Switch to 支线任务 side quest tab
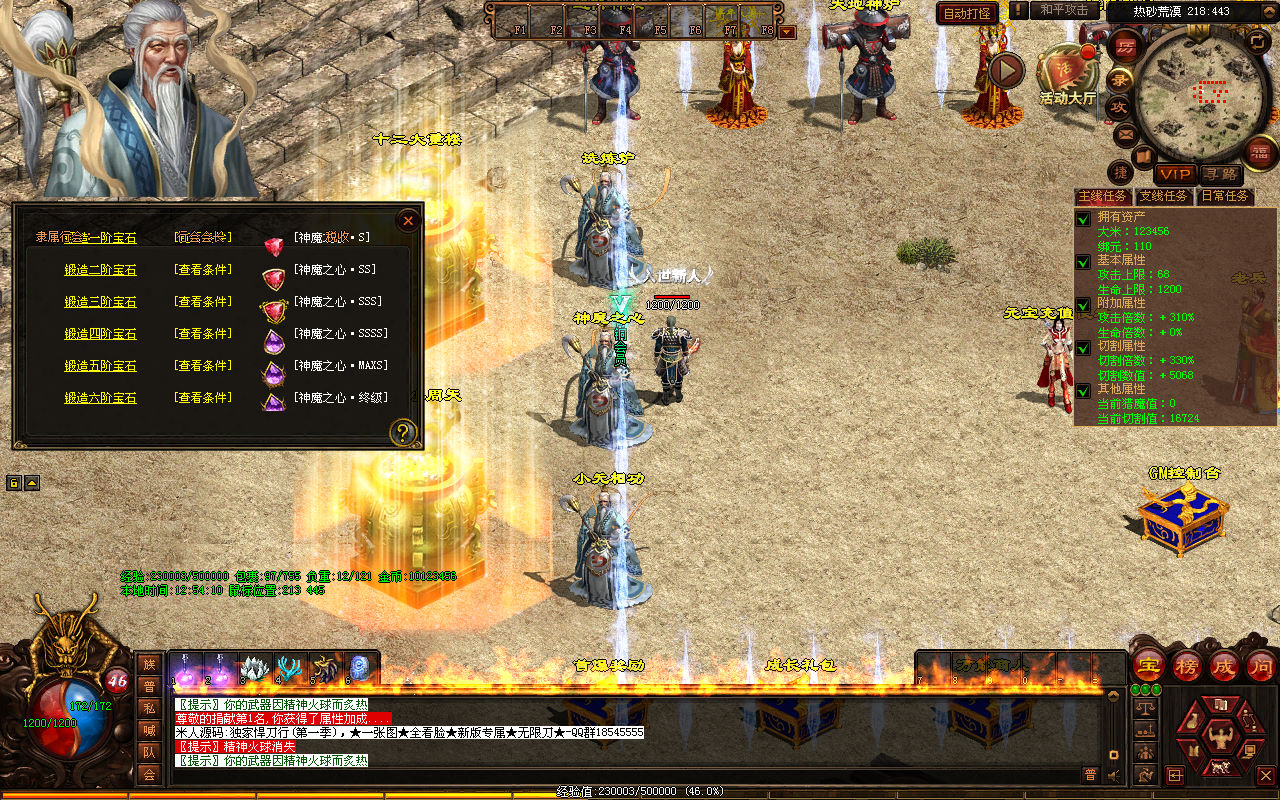Screen dimensions: 1280x800 [x=1164, y=197]
